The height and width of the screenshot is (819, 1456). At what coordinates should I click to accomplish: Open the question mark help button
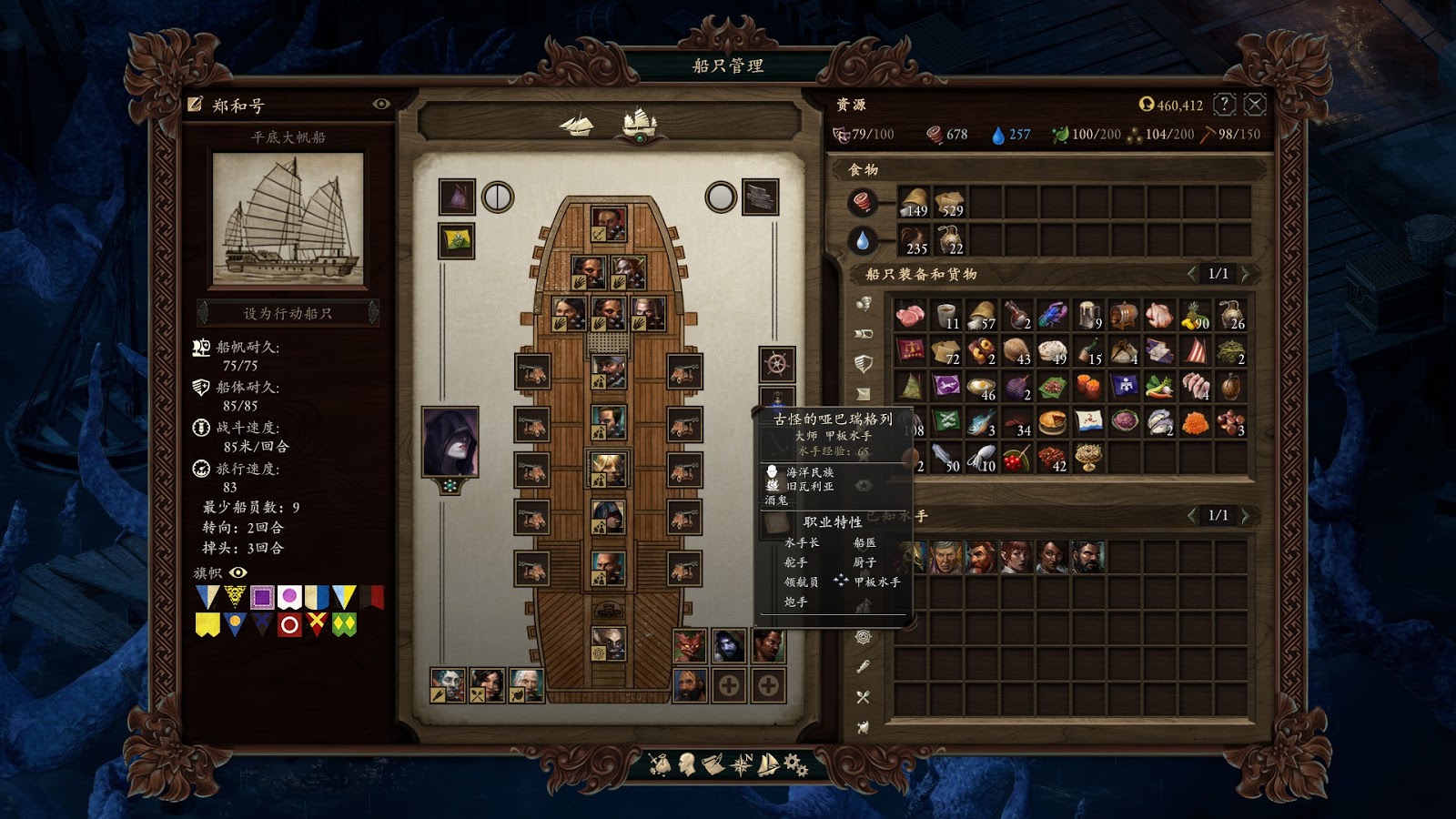click(1225, 105)
